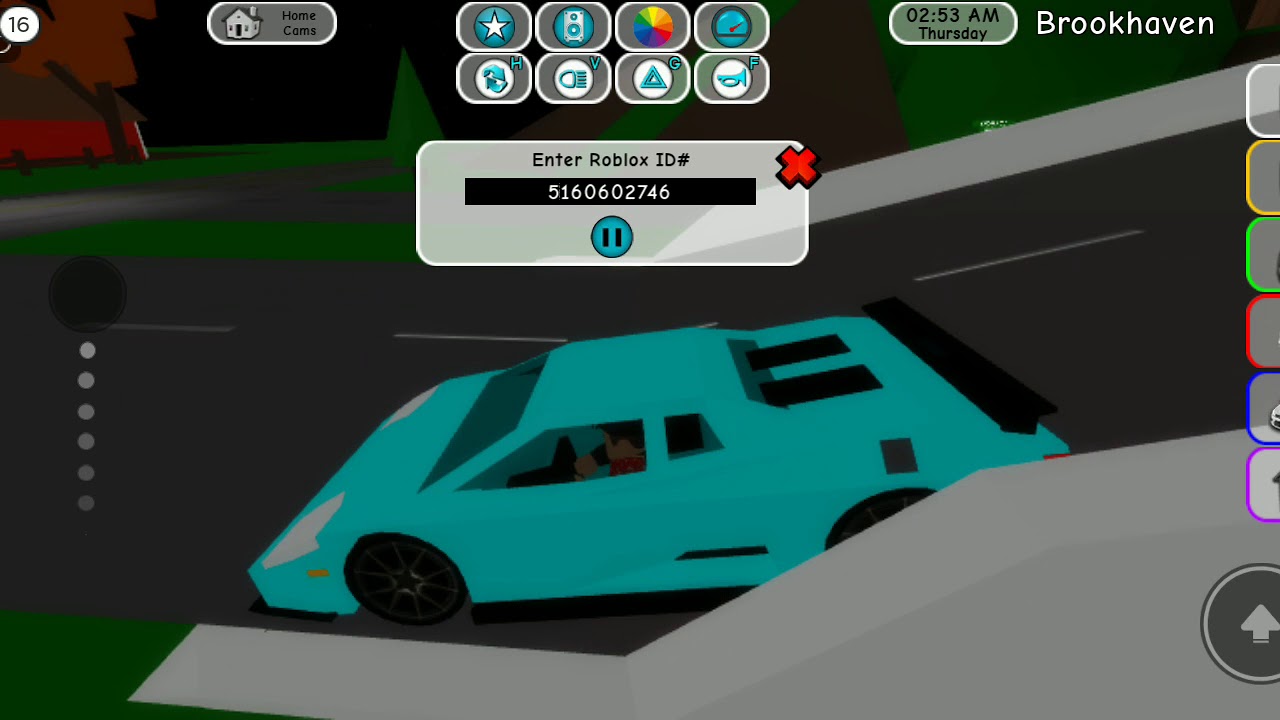This screenshot has width=1280, height=720.
Task: Click the speedometer gauge button
Action: 731,27
